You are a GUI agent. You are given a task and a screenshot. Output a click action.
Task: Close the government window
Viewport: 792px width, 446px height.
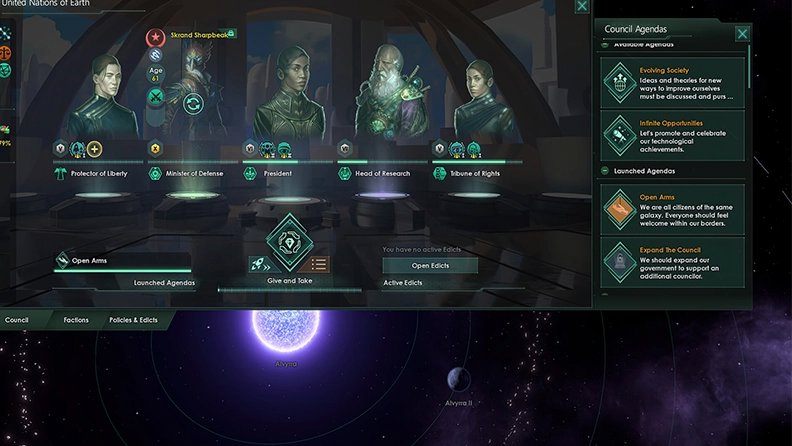(582, 6)
